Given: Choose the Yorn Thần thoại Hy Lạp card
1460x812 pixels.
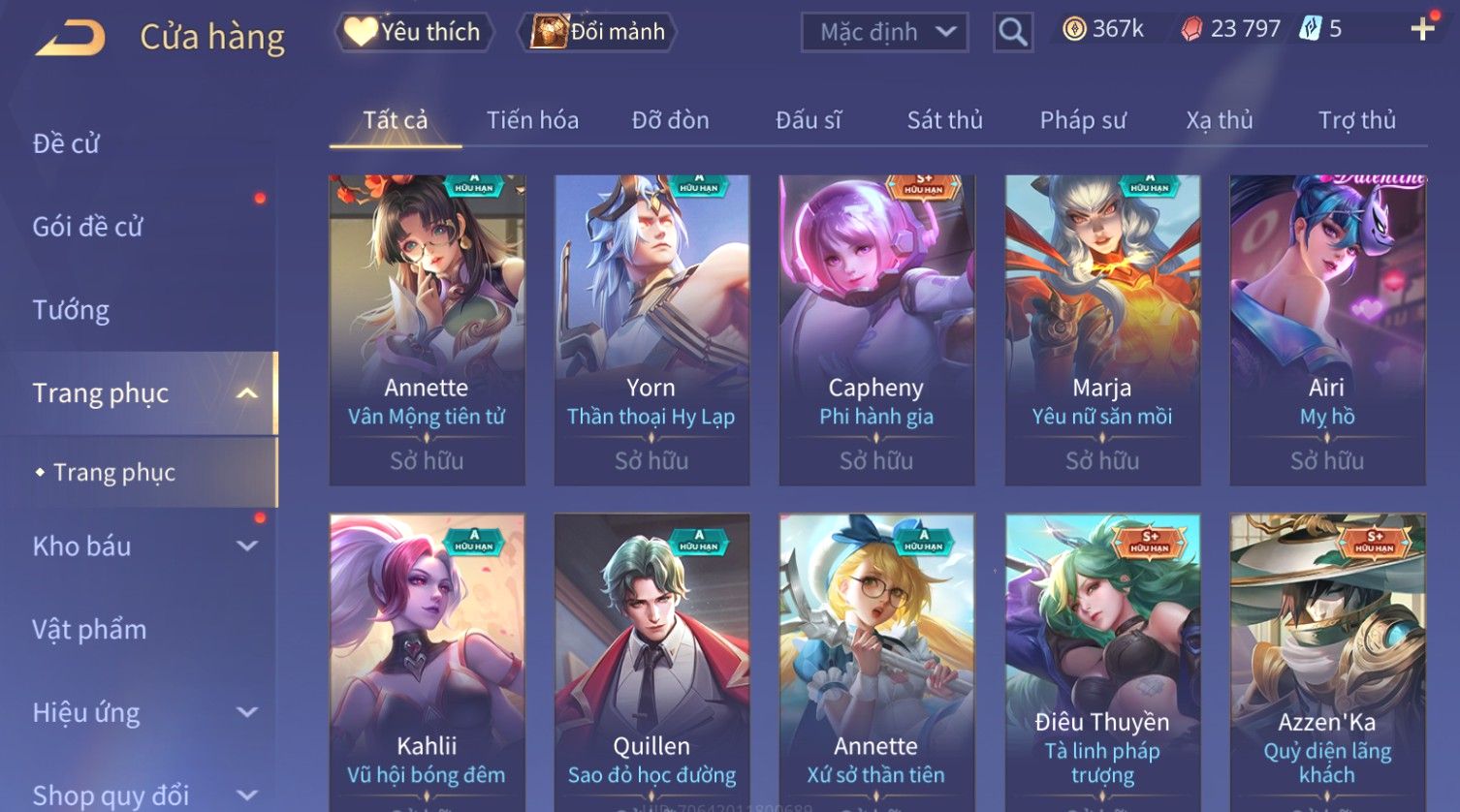Looking at the screenshot, I should pyautogui.click(x=651, y=329).
